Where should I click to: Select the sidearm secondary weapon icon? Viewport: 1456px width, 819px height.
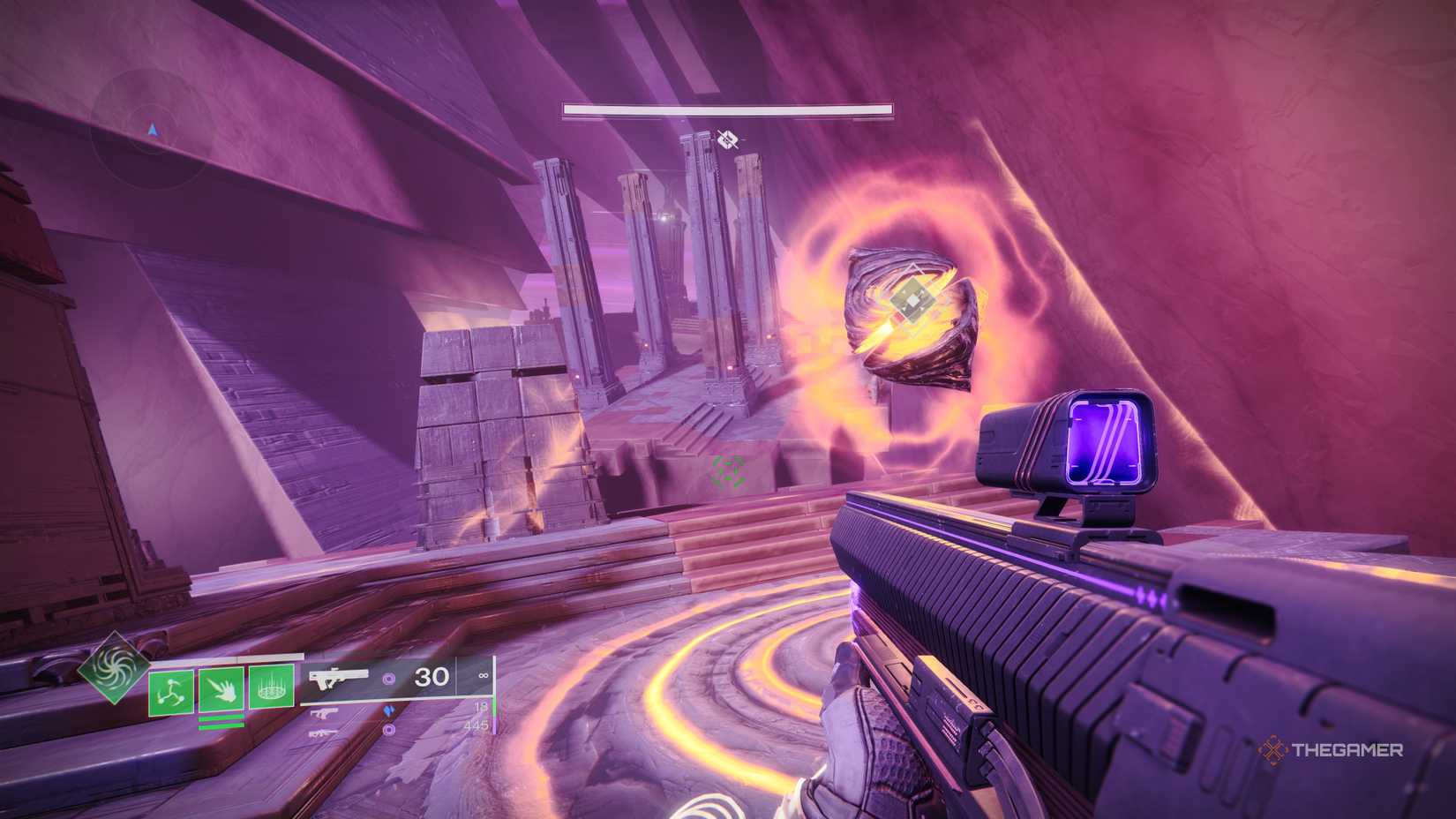324,712
